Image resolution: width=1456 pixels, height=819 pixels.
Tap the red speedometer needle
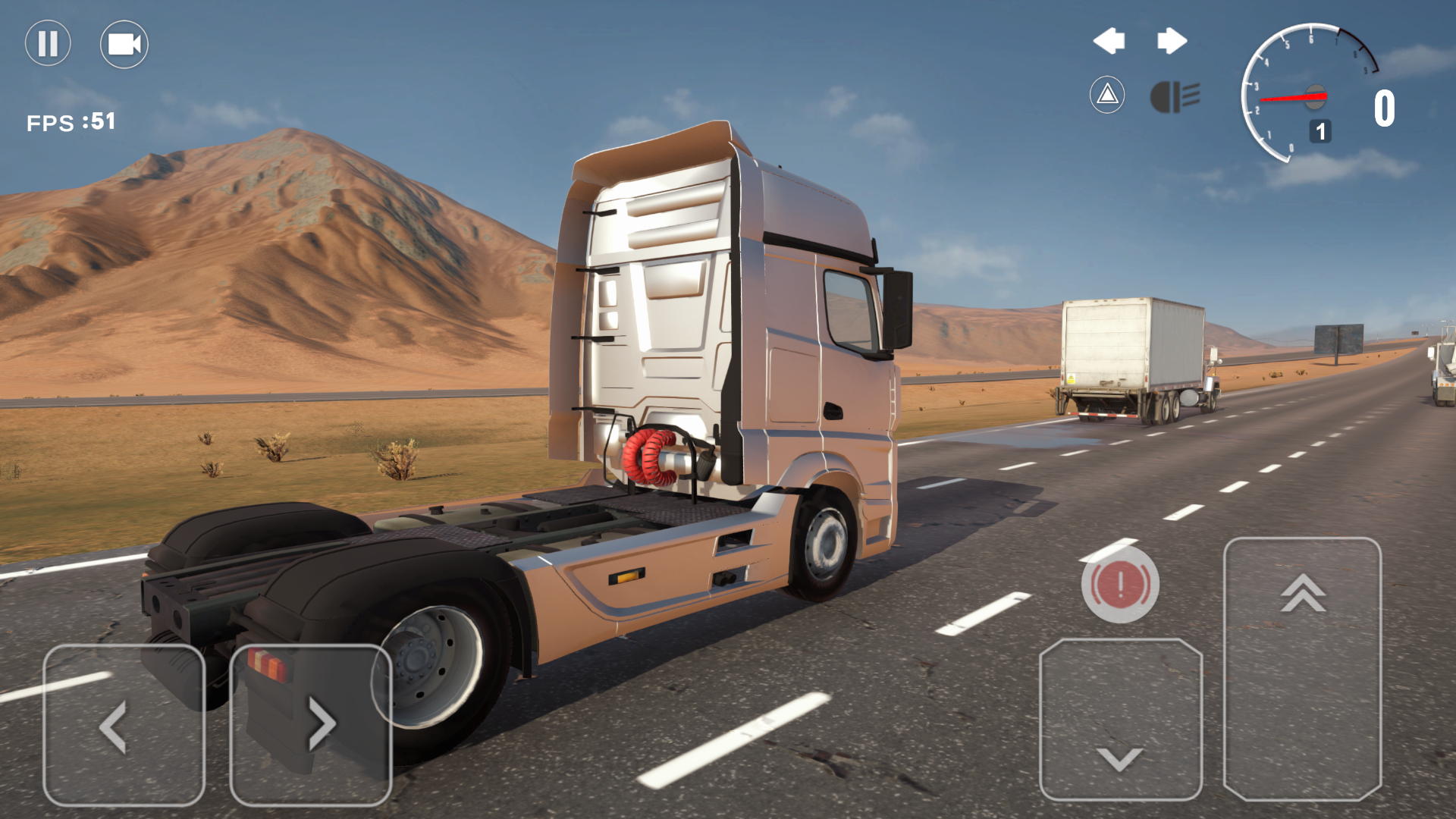[1293, 96]
